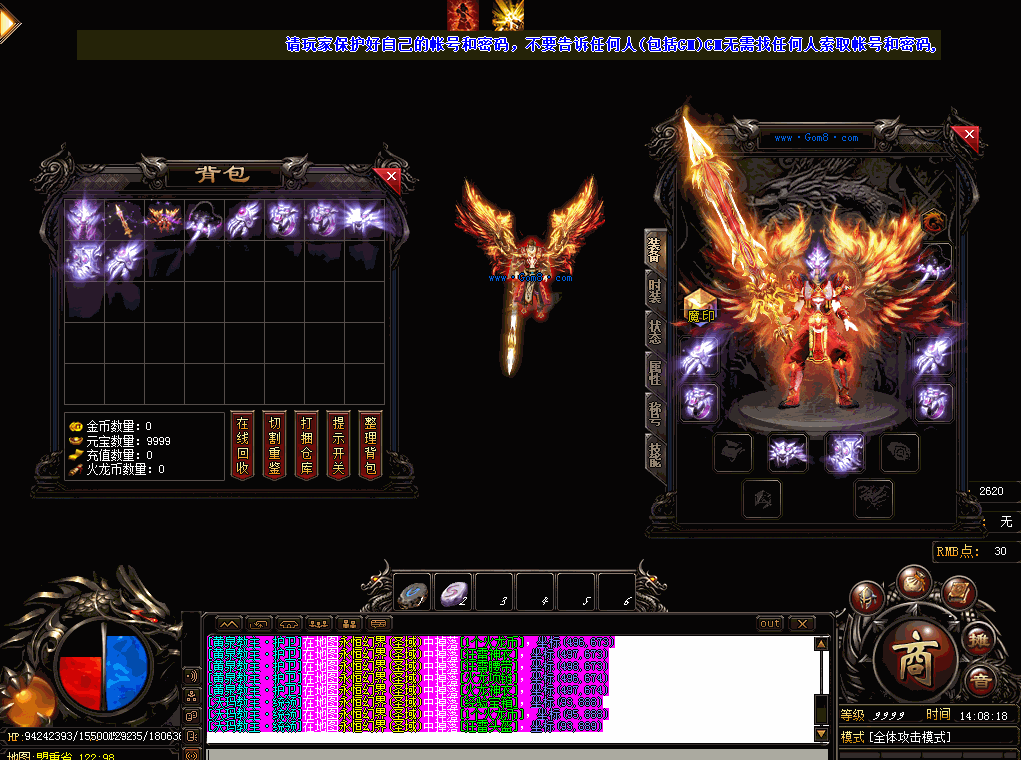Toggle the 提示开关 hint switch
This screenshot has height=760, width=1021.
pyautogui.click(x=339, y=445)
